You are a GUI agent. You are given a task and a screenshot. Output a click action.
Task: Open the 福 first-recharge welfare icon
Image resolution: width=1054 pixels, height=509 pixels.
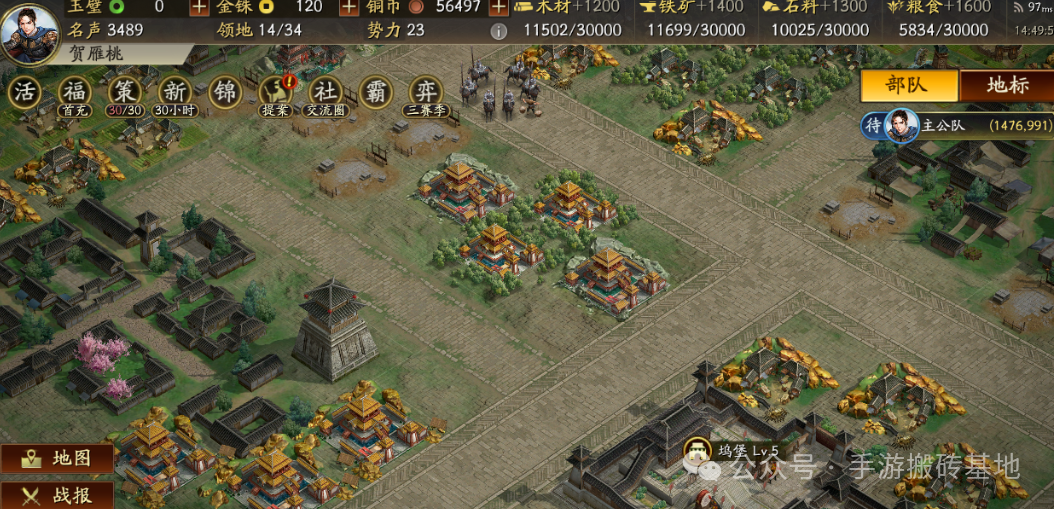(74, 92)
